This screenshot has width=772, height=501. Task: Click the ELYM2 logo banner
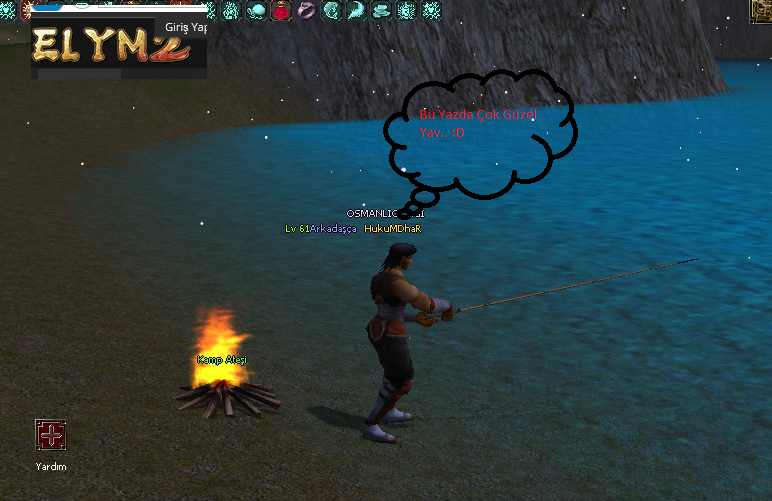(x=108, y=46)
